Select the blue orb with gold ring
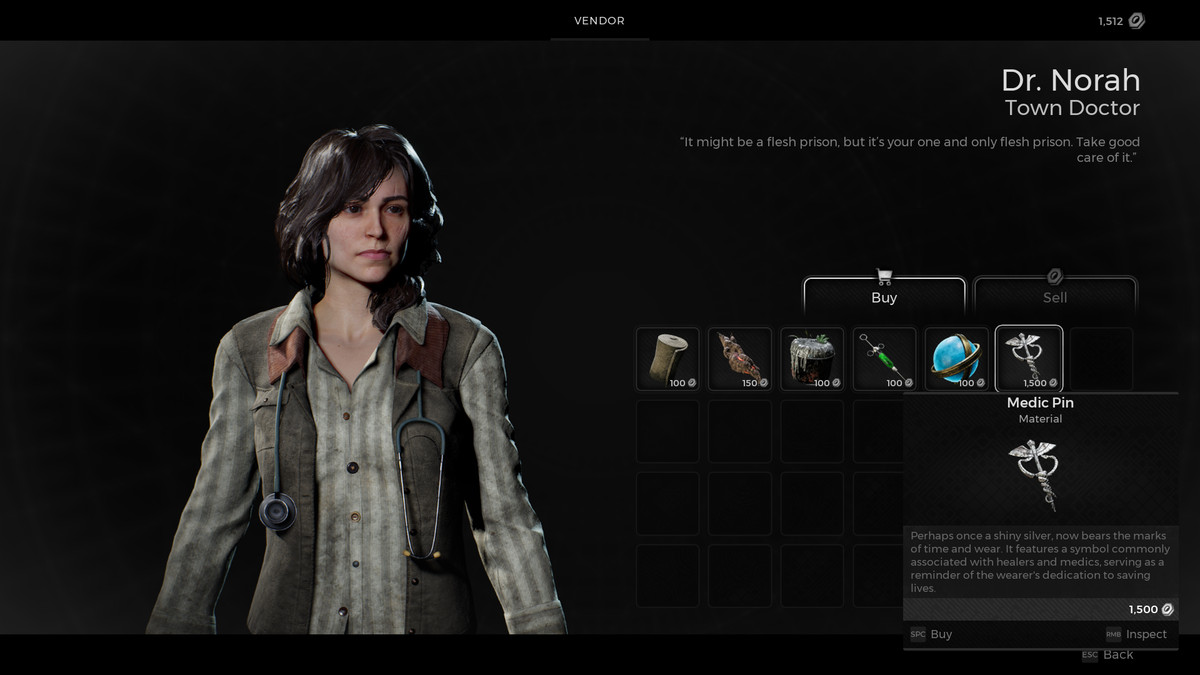 coord(956,359)
